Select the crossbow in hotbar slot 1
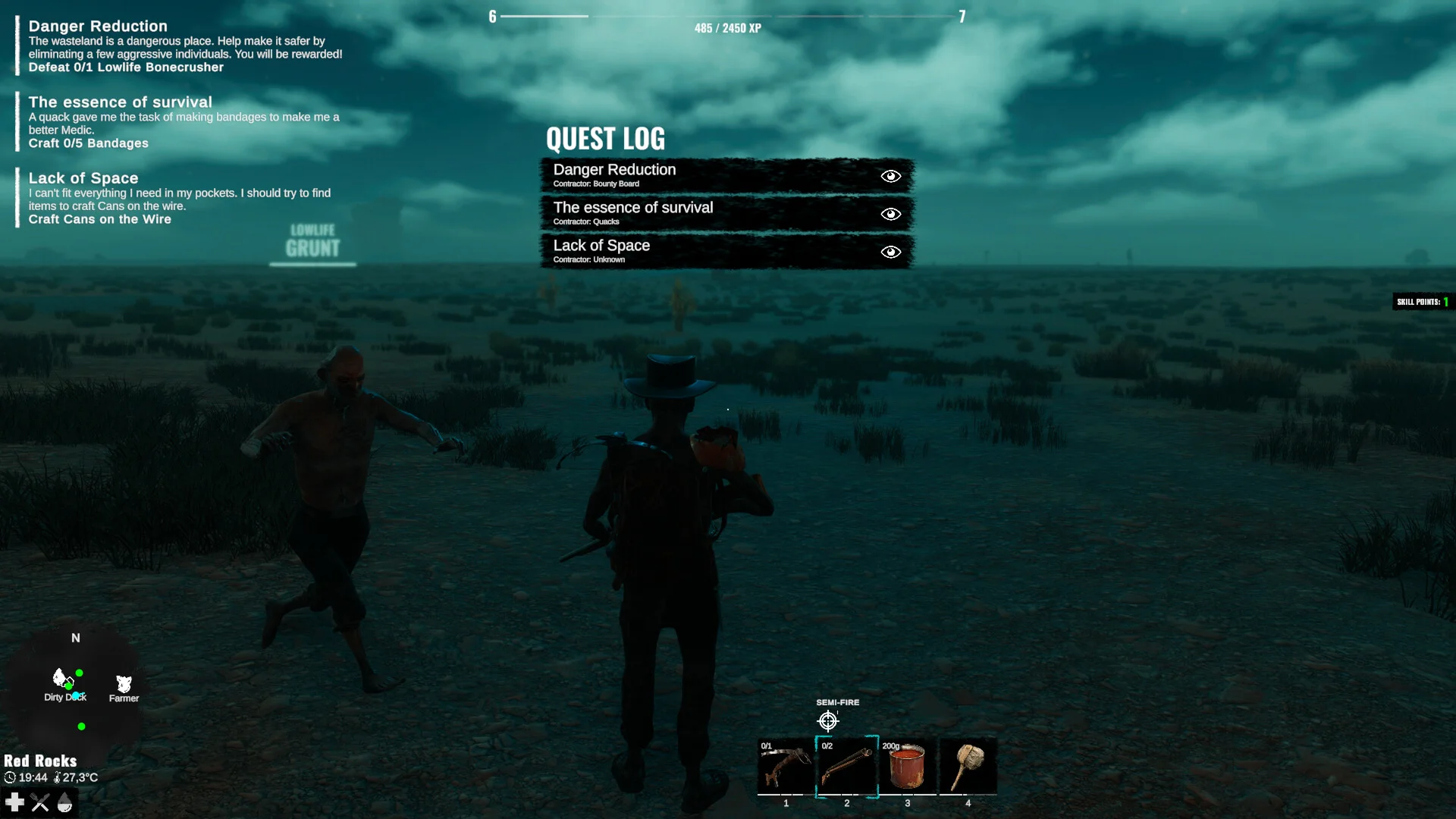This screenshot has height=819, width=1456. pyautogui.click(x=786, y=767)
